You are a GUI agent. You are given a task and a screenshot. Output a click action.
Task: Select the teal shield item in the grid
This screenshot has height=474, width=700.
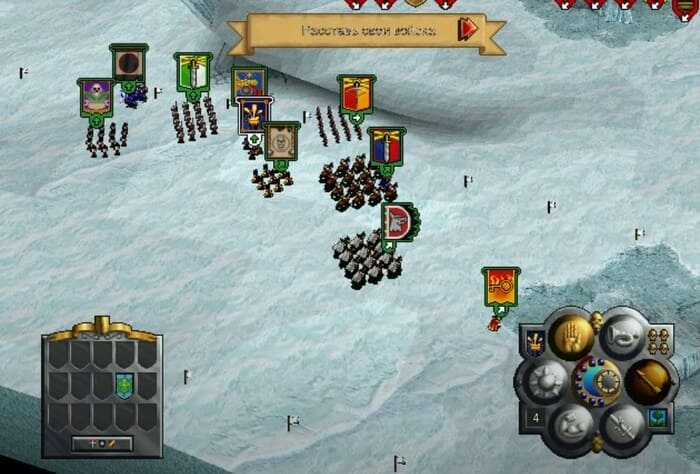pyautogui.click(x=124, y=385)
